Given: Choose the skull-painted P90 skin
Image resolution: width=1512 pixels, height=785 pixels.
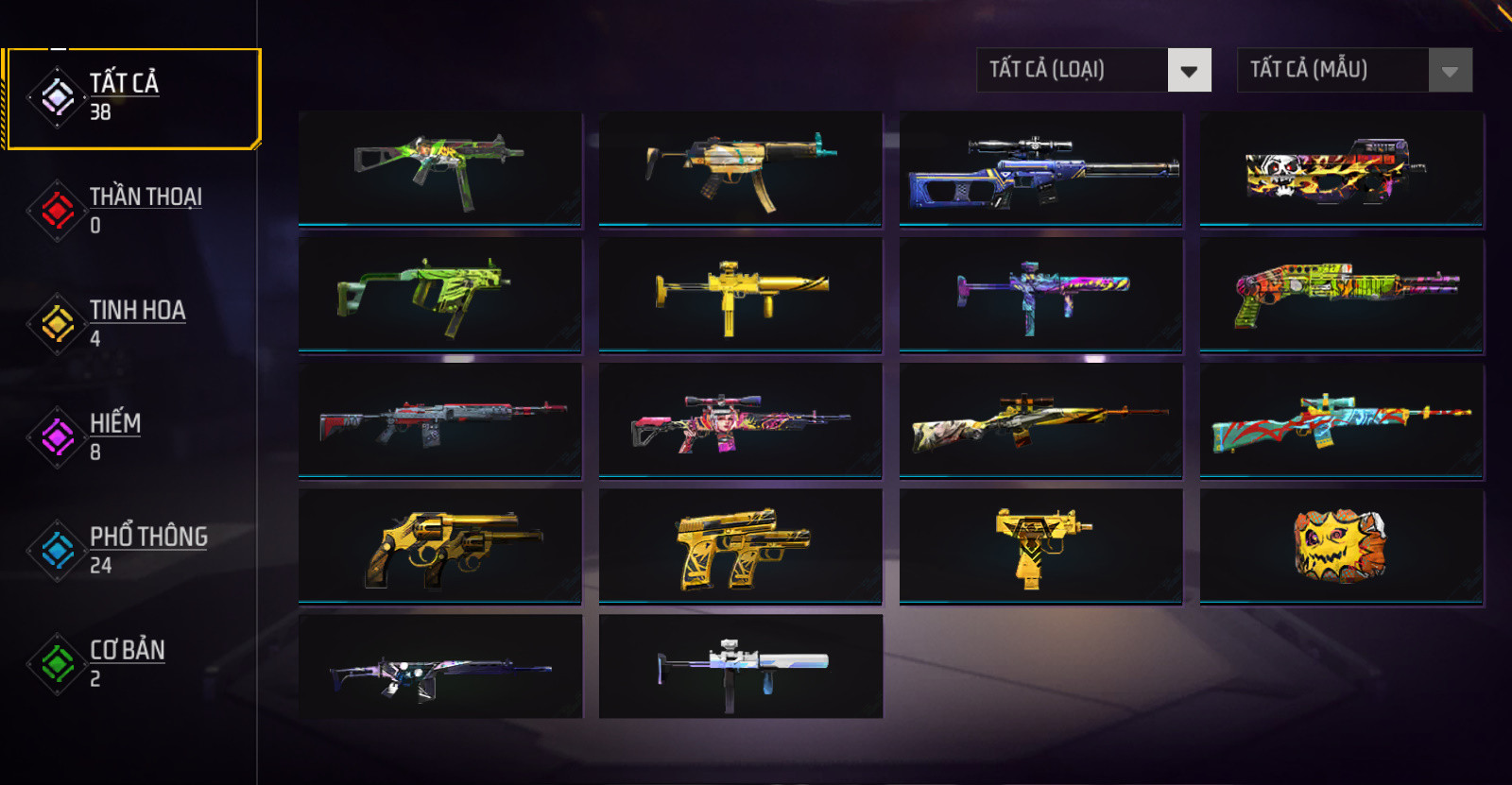Looking at the screenshot, I should 1341,169.
